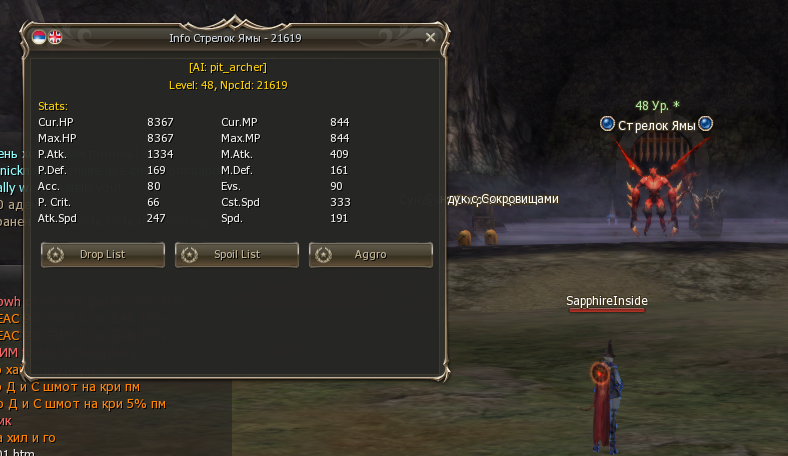Switch language with the UK flag icon

(x=55, y=37)
